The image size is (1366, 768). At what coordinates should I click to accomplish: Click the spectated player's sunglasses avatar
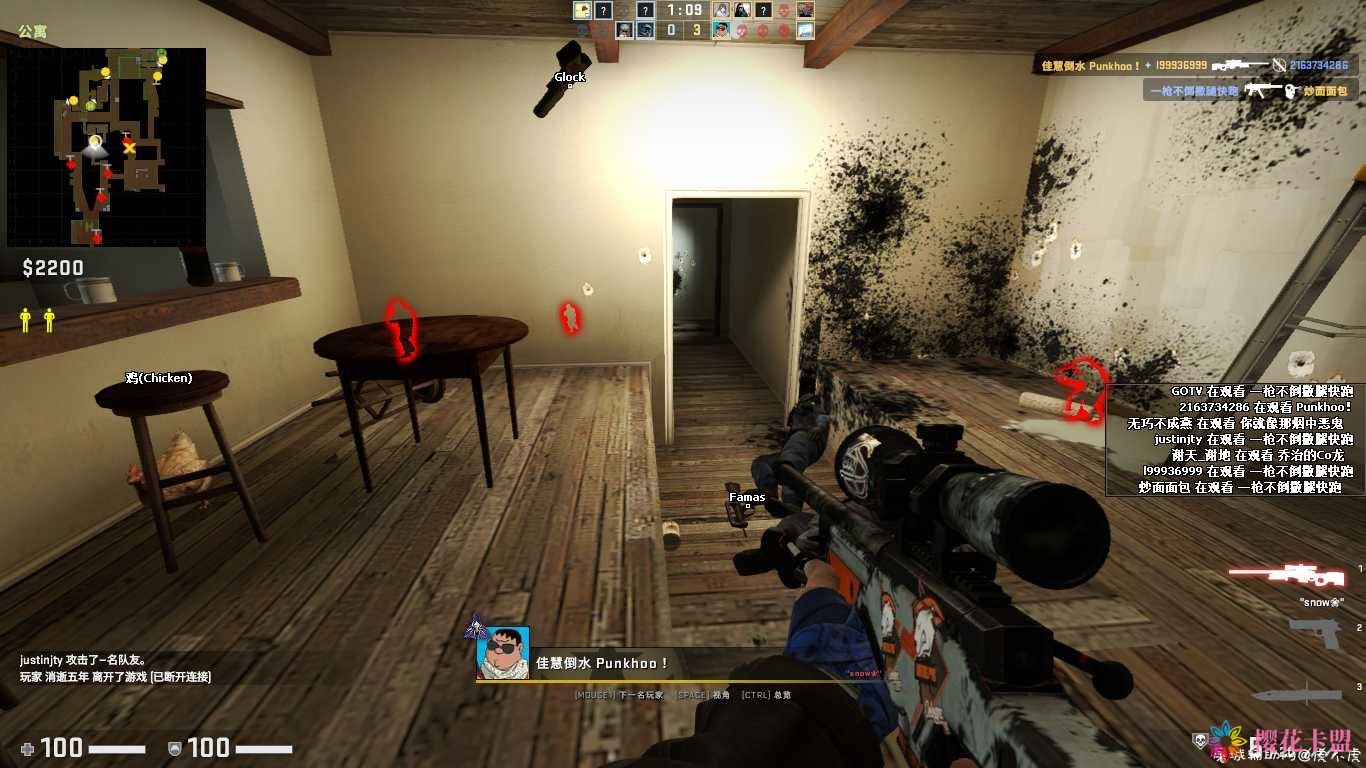[x=503, y=653]
